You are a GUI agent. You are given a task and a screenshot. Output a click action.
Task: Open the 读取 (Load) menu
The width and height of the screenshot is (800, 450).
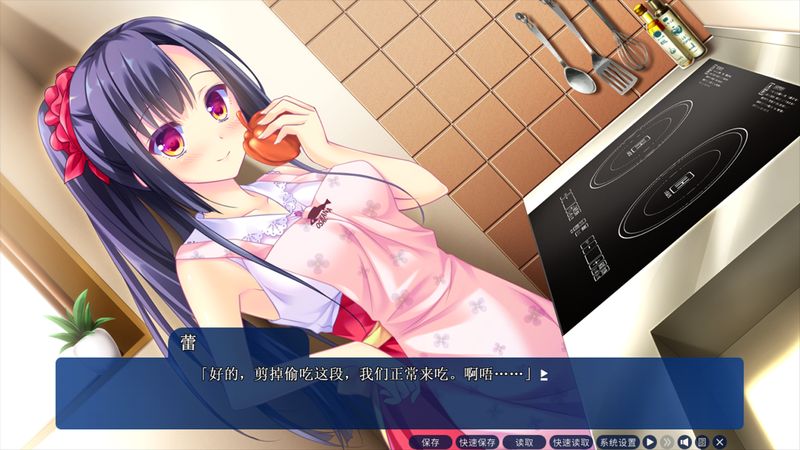(523, 441)
